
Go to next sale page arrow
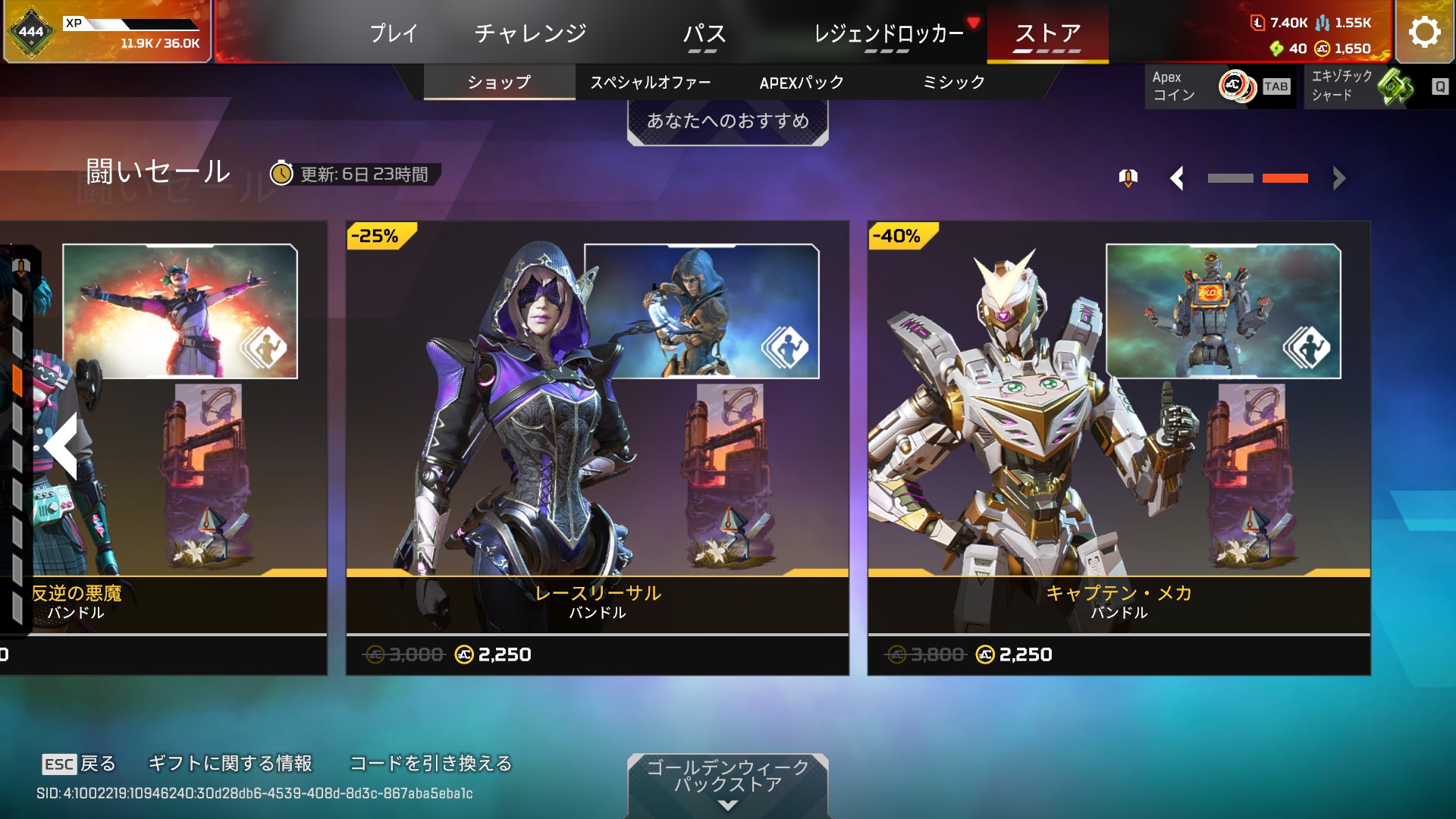(1339, 178)
